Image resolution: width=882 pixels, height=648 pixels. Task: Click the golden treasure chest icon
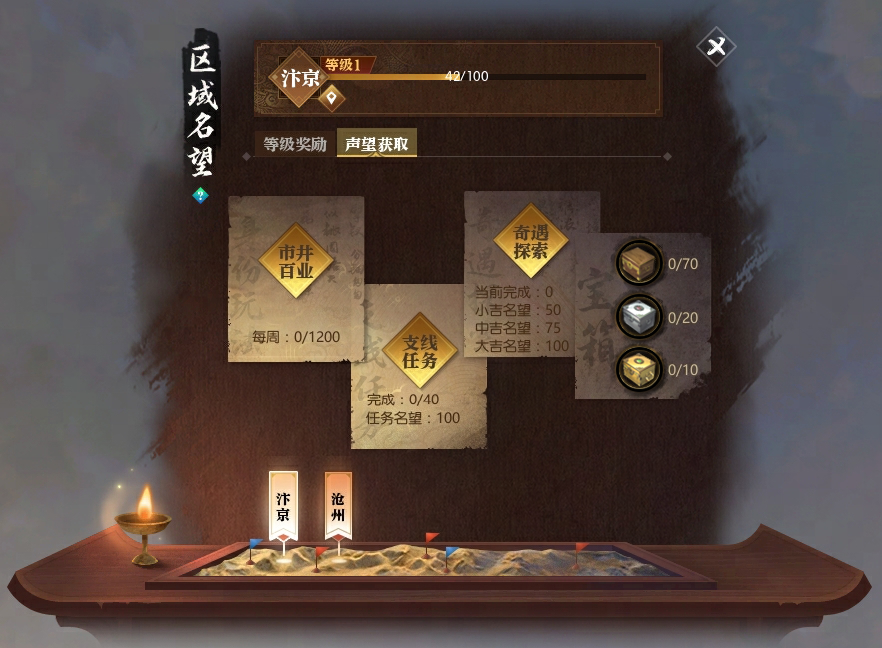click(x=637, y=369)
